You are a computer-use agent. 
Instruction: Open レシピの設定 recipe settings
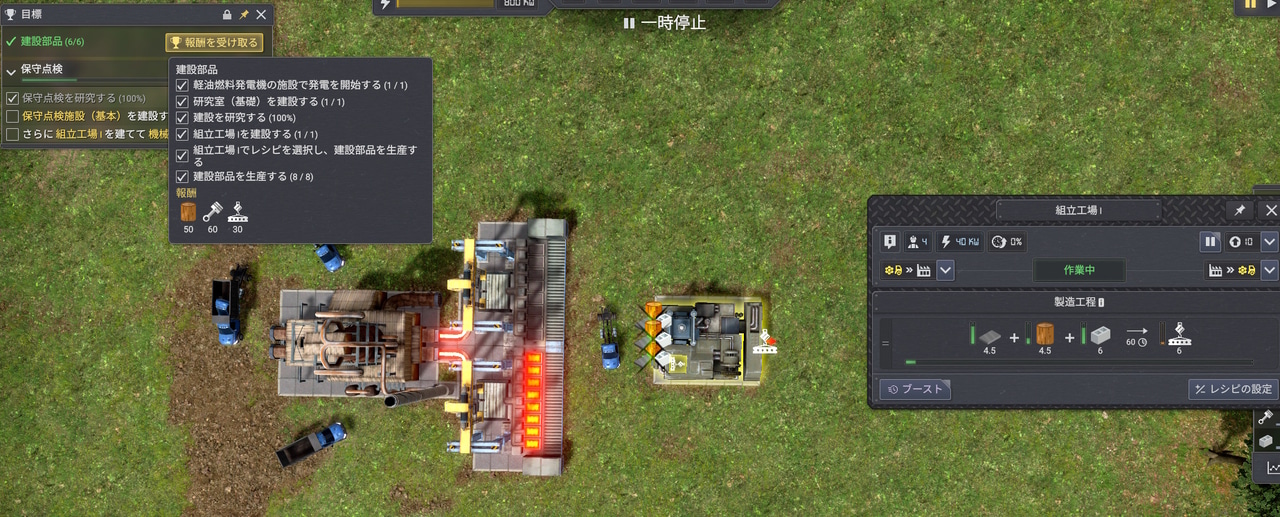click(x=1232, y=389)
